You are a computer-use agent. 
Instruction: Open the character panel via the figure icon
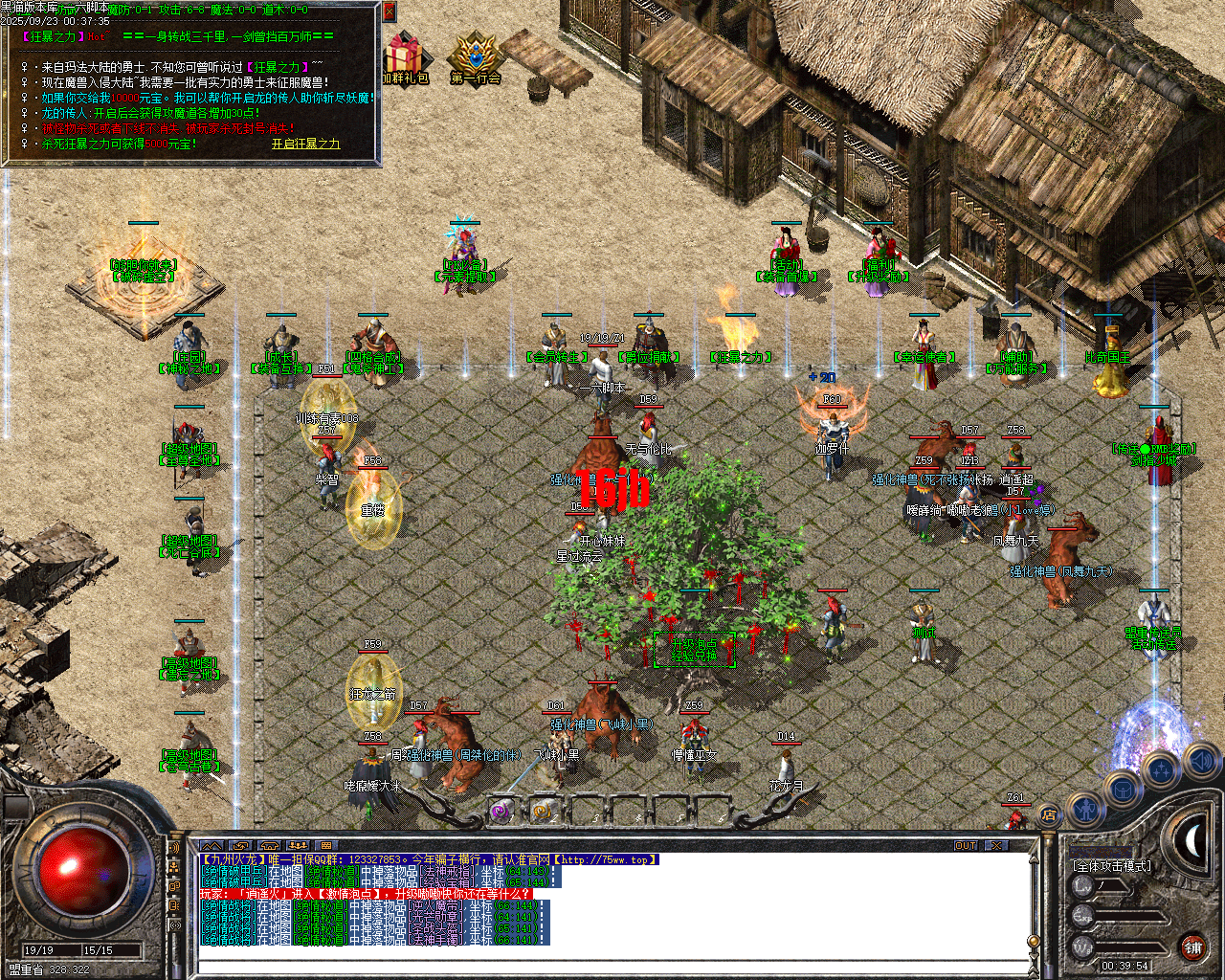tap(1086, 811)
